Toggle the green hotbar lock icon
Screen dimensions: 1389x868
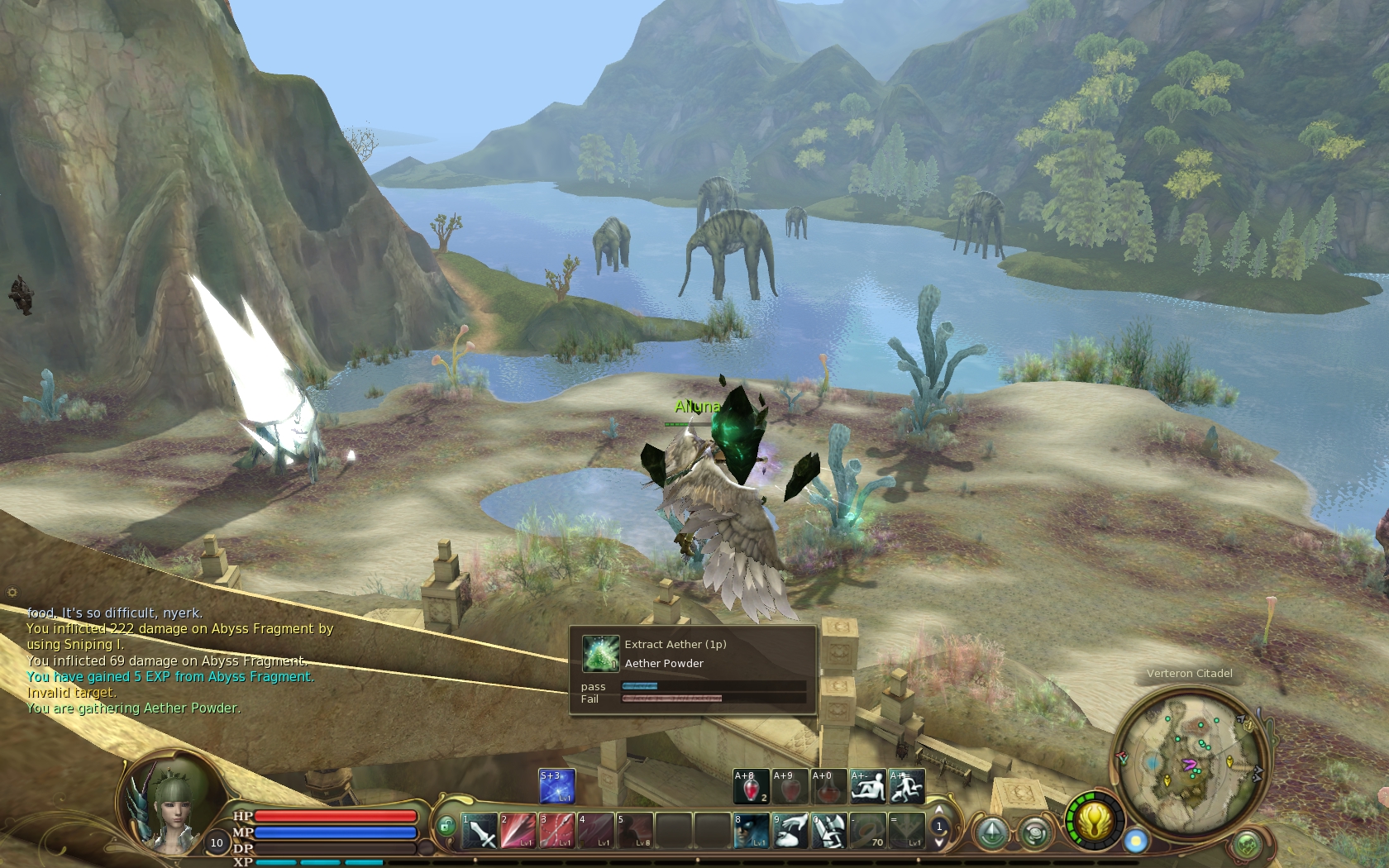pyautogui.click(x=446, y=826)
